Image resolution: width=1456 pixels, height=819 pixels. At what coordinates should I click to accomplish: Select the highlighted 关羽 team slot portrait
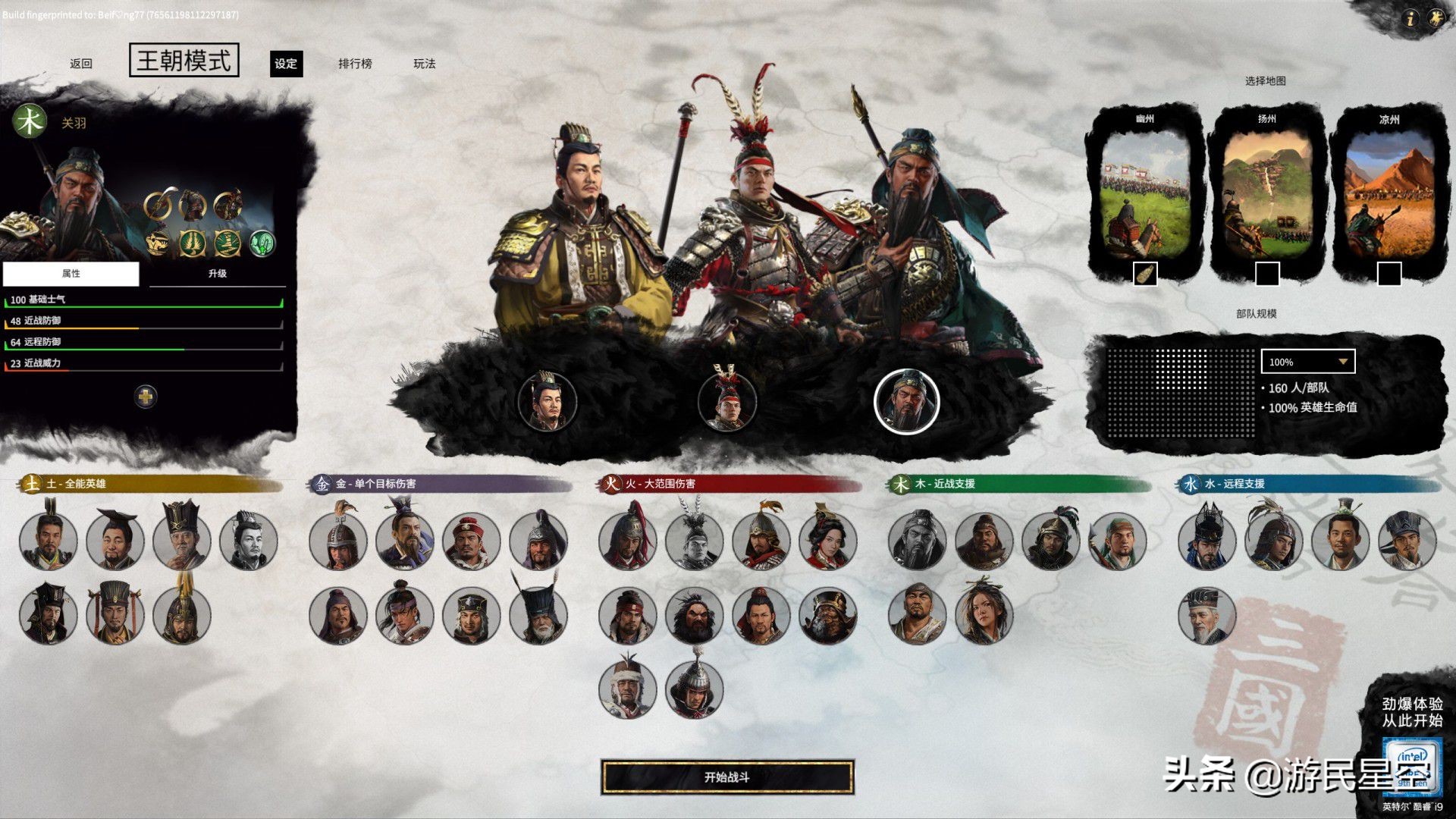pos(907,401)
